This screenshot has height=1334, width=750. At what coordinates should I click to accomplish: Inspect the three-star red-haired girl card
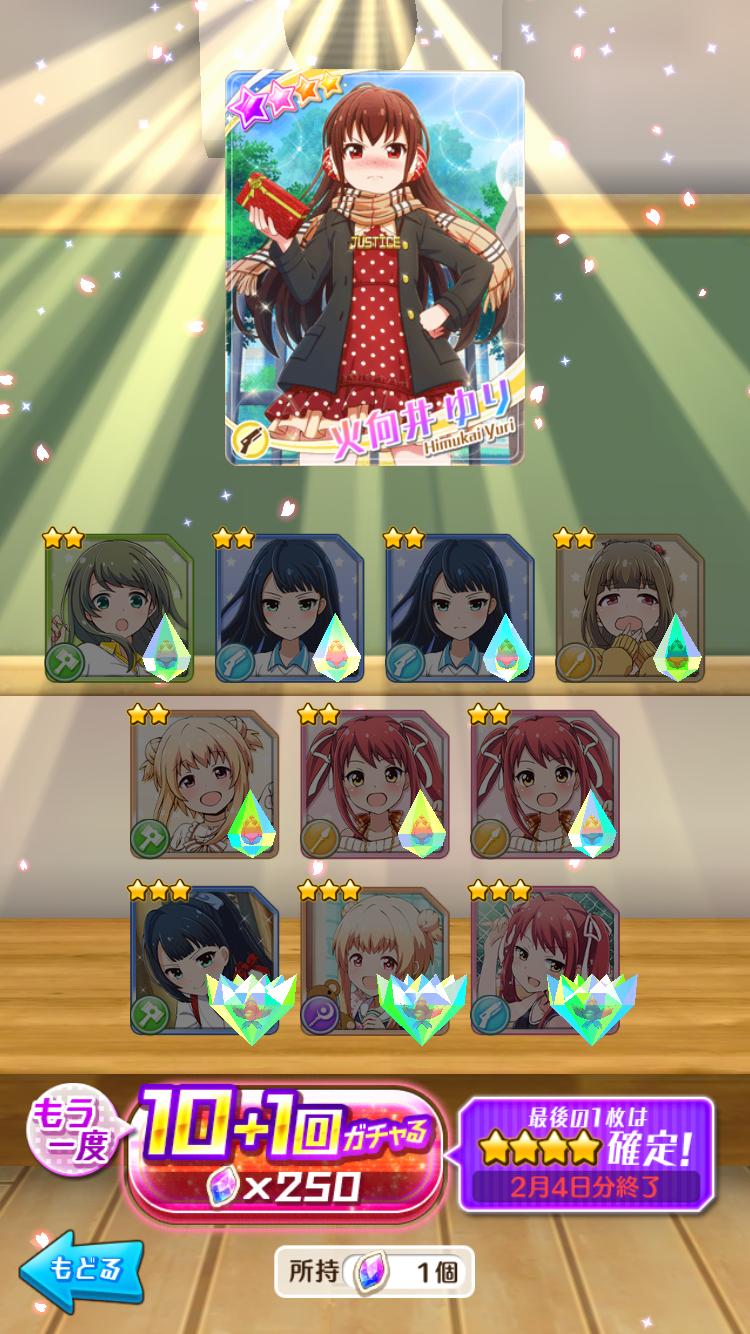click(x=545, y=960)
